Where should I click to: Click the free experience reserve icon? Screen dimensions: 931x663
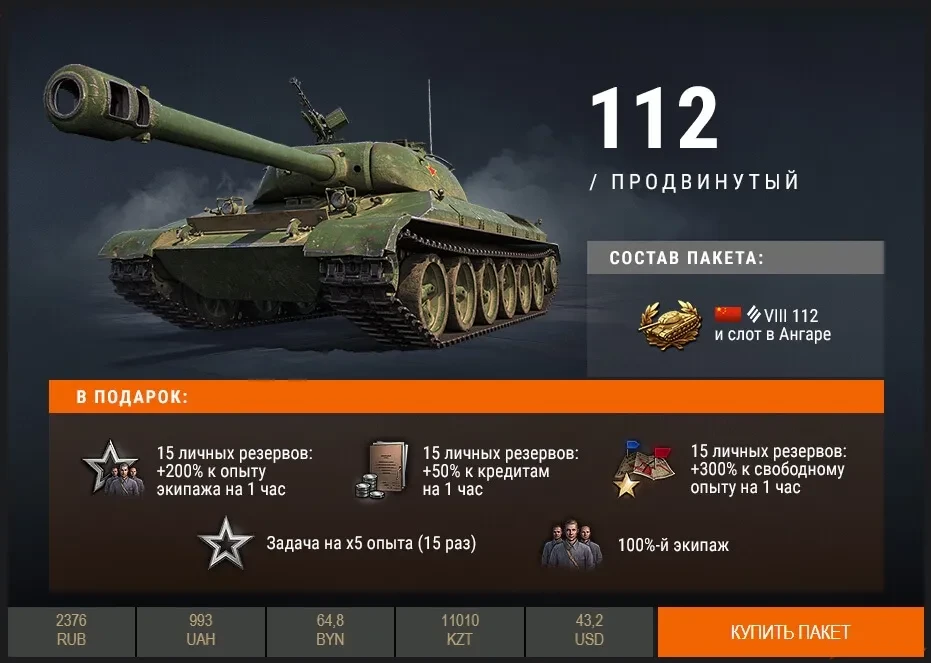coord(642,469)
